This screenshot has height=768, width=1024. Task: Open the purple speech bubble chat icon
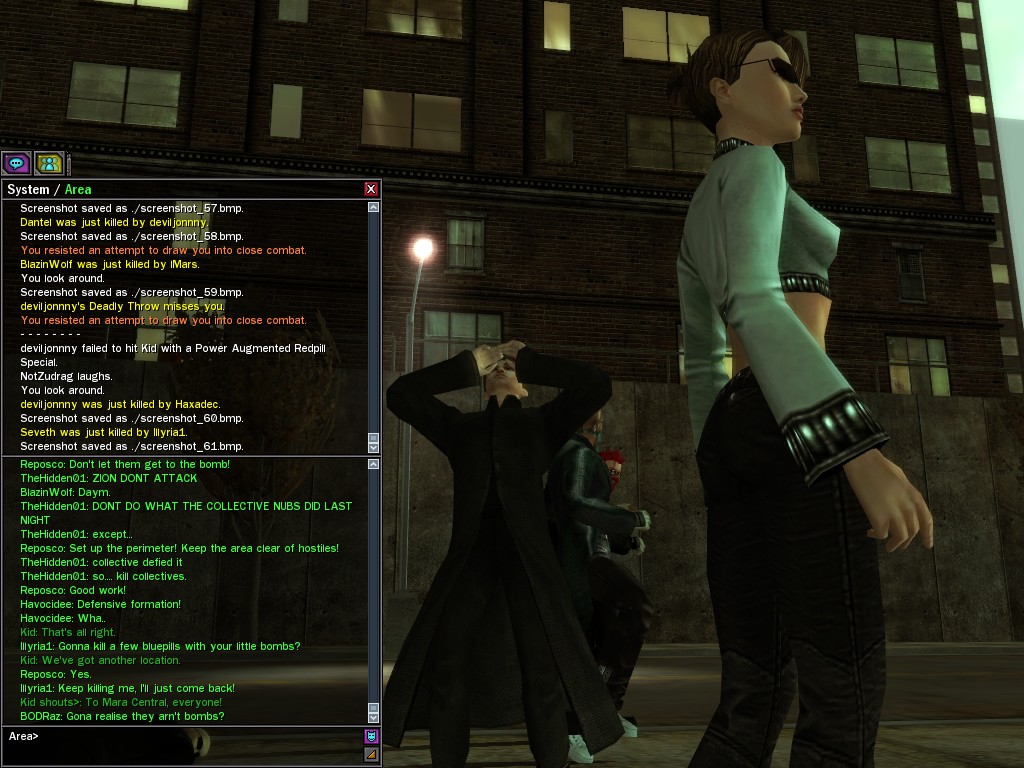[16, 163]
